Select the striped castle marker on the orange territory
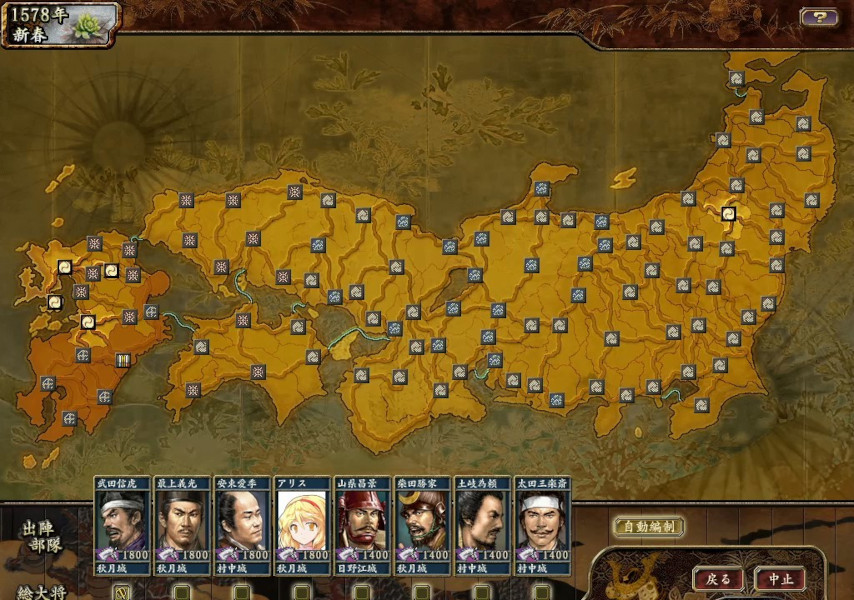The width and height of the screenshot is (854, 600). [x=123, y=360]
